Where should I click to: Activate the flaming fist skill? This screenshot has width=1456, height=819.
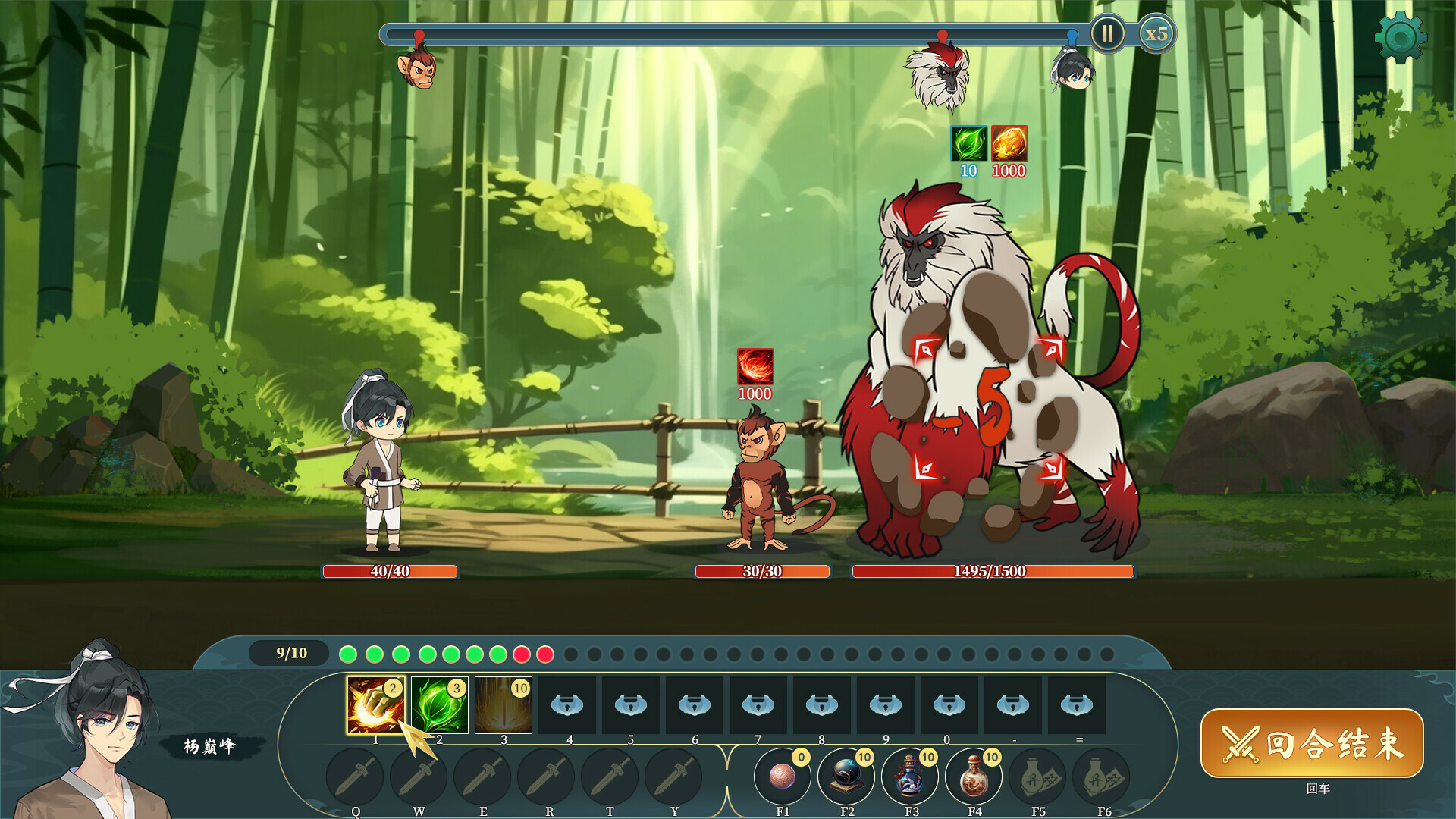click(375, 705)
